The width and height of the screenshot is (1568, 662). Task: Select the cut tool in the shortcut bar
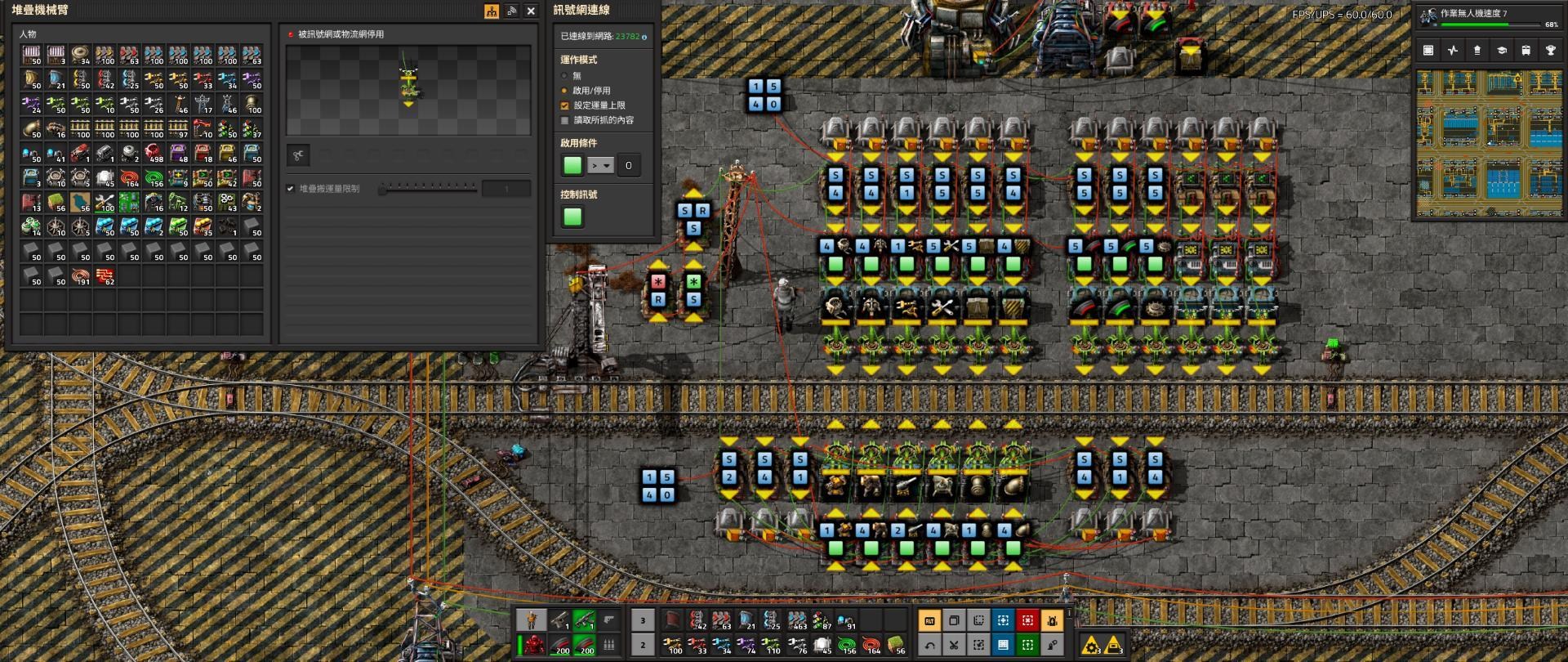point(952,646)
